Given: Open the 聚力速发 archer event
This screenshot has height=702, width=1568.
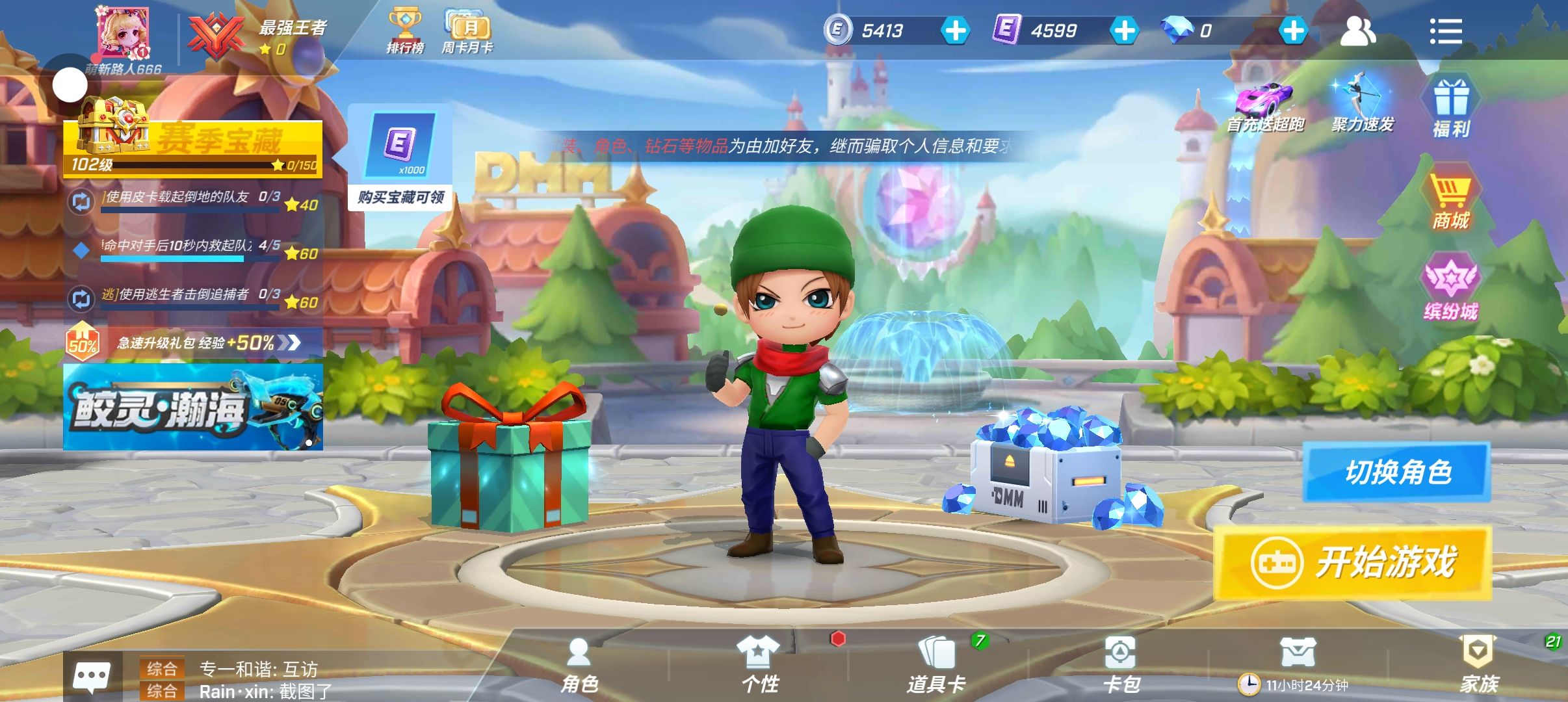Looking at the screenshot, I should click(1362, 105).
